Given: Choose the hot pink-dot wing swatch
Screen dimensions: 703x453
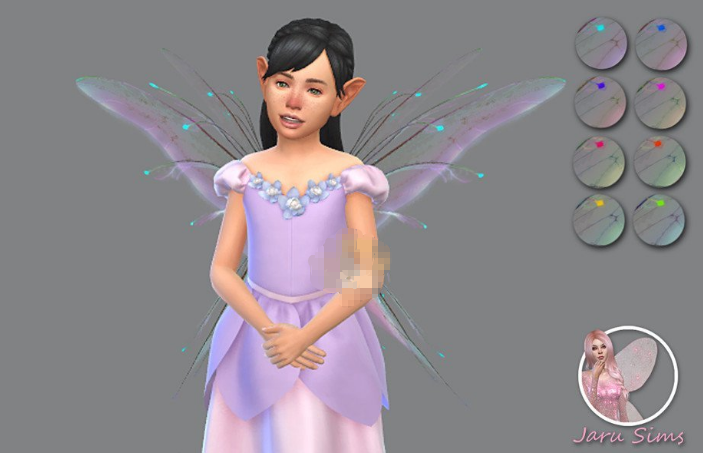Looking at the screenshot, I should click(x=601, y=160).
